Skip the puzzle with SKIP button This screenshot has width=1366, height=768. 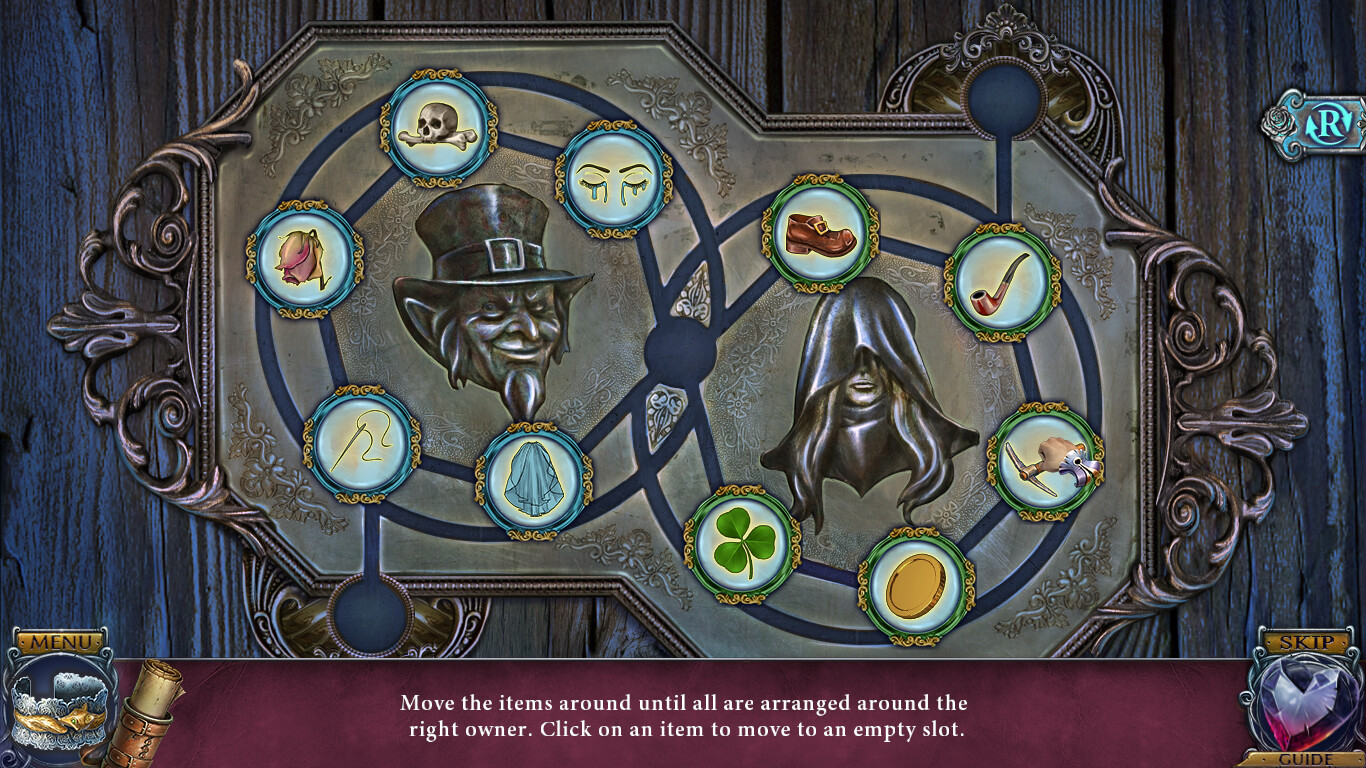tap(1306, 642)
